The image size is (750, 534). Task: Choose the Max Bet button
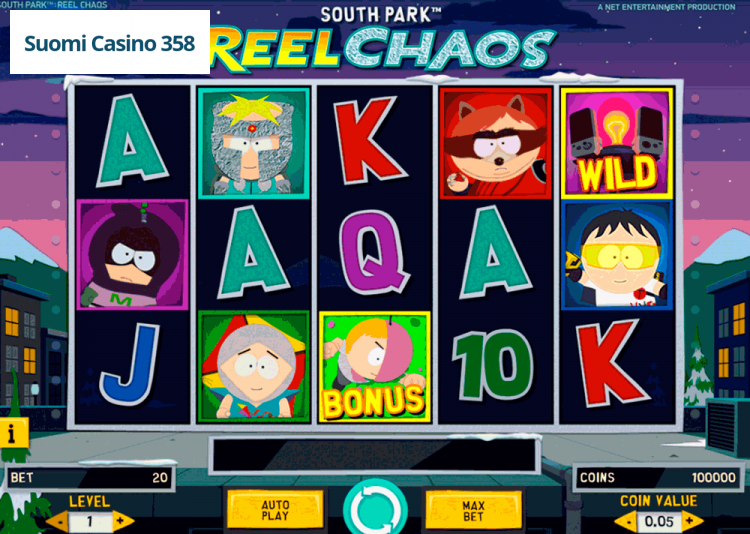tap(473, 511)
